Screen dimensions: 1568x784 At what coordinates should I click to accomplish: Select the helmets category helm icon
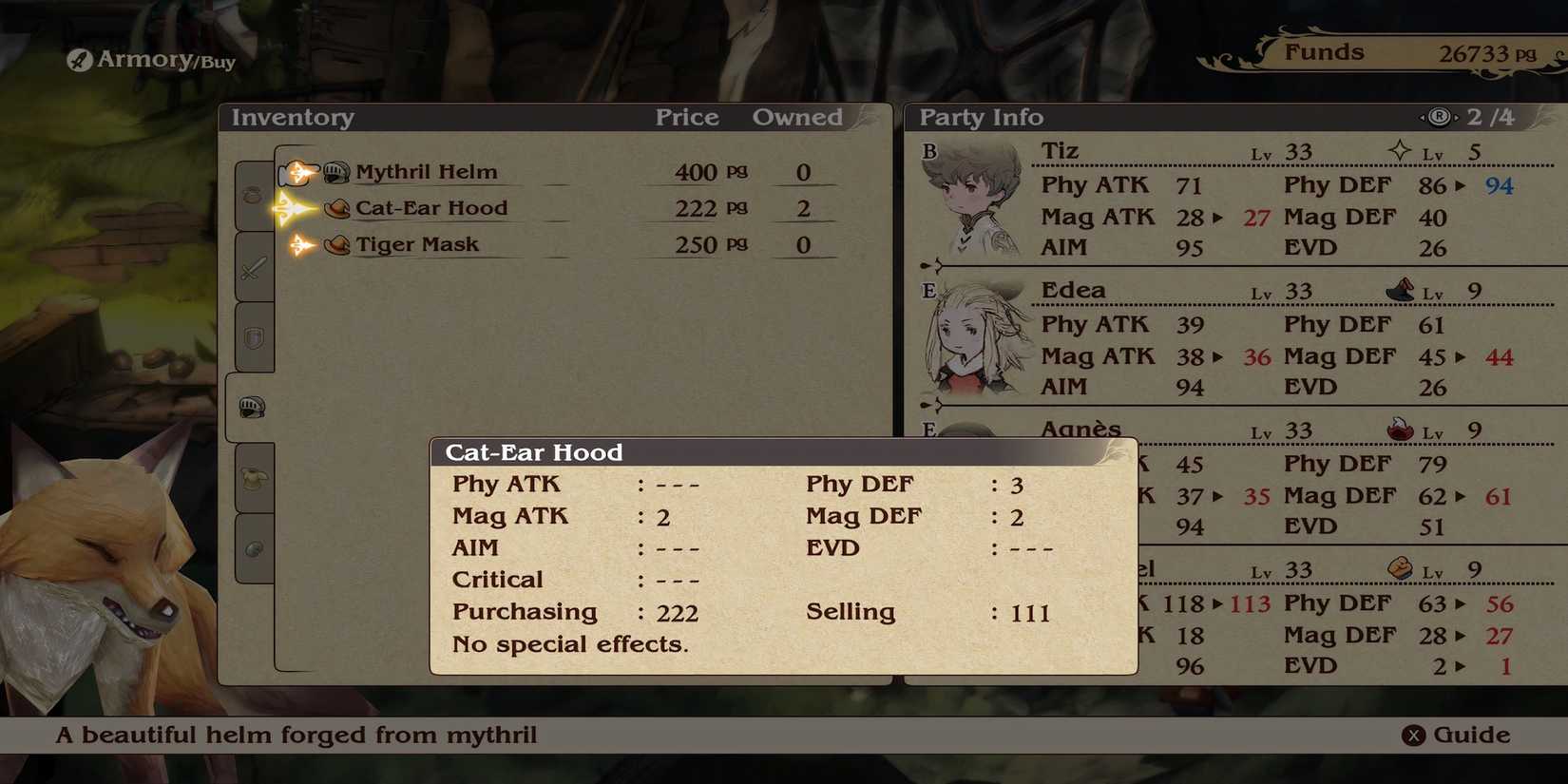pyautogui.click(x=252, y=407)
